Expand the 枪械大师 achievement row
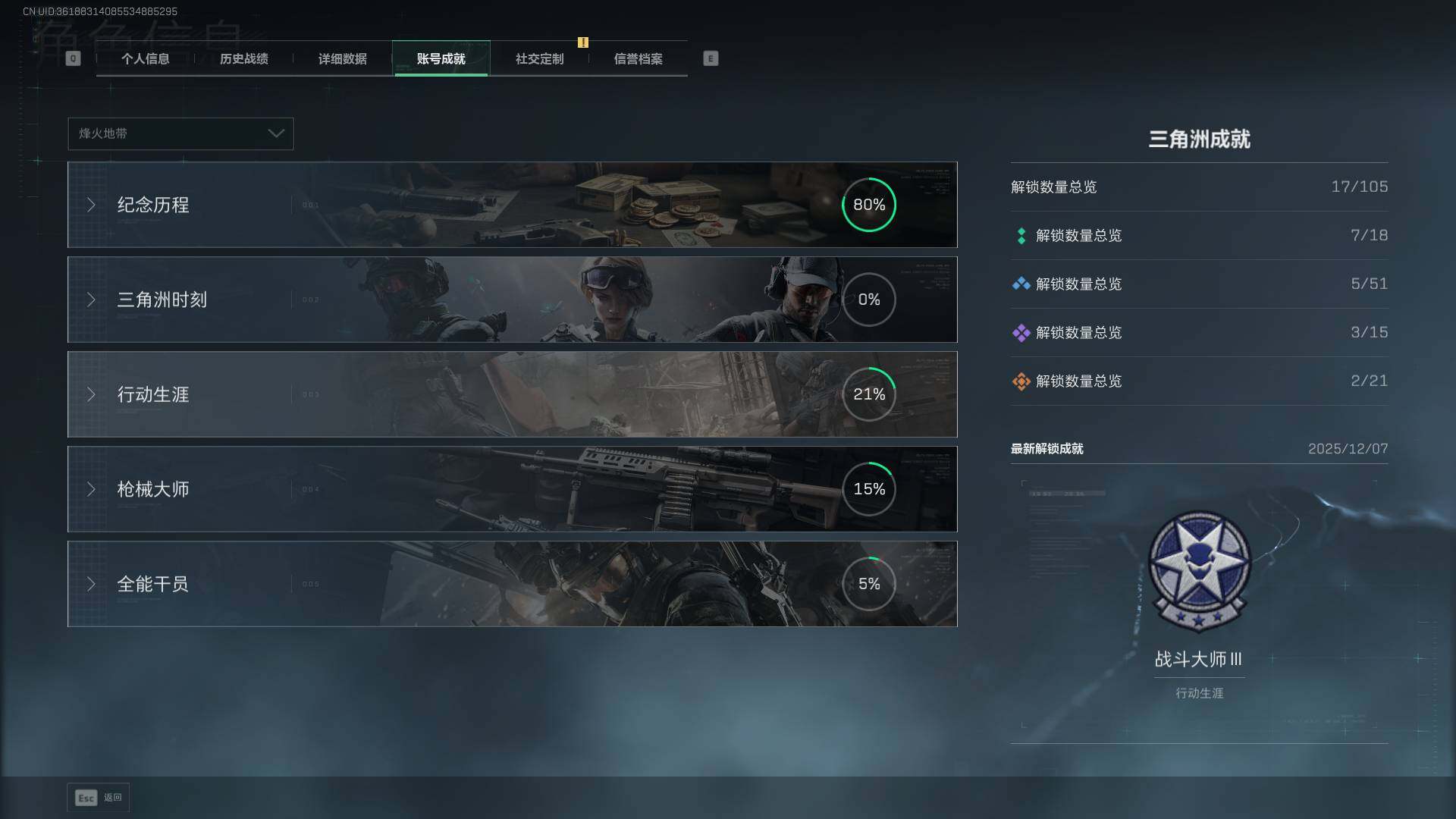 pyautogui.click(x=512, y=489)
